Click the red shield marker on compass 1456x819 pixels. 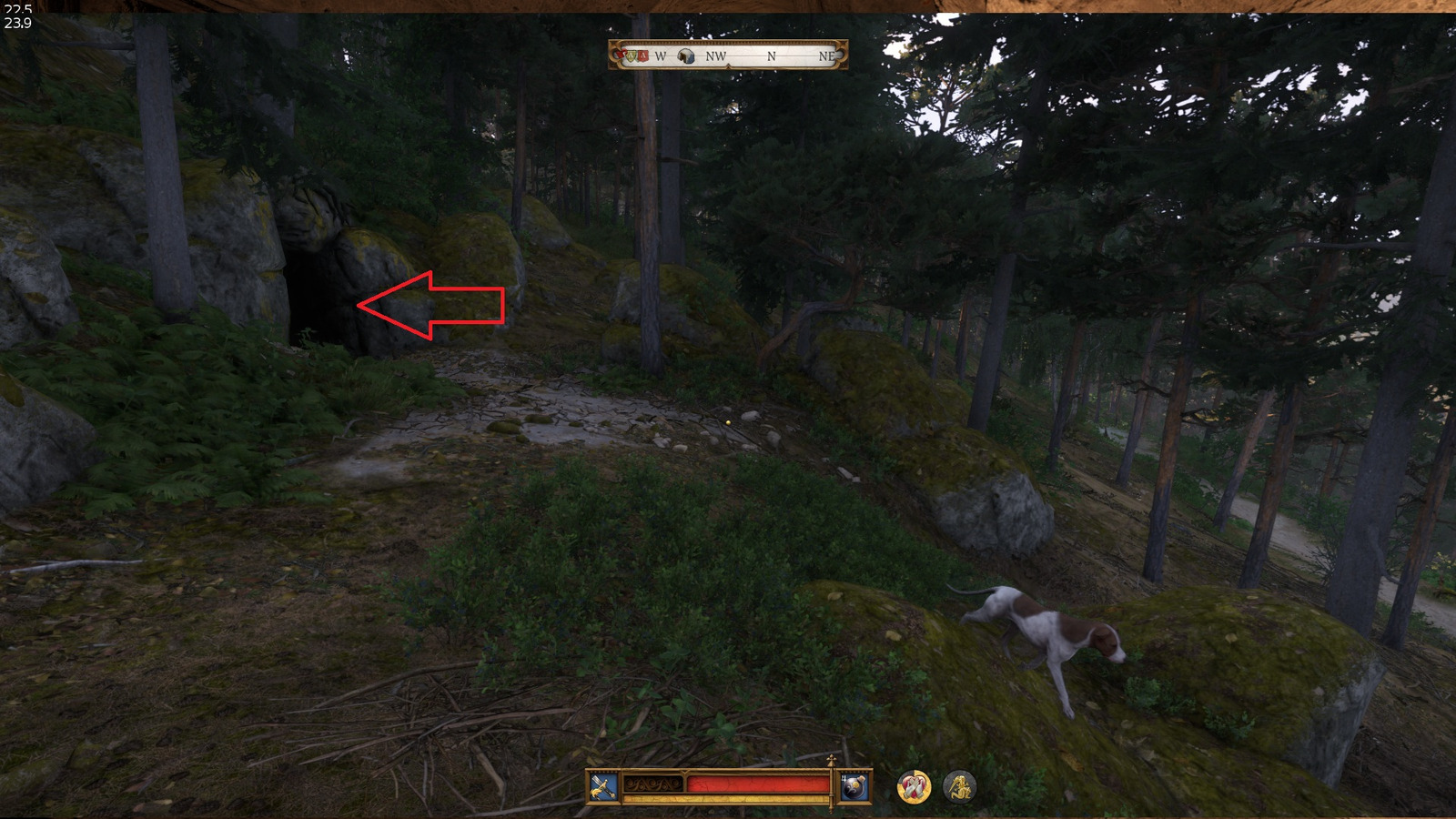tap(644, 56)
